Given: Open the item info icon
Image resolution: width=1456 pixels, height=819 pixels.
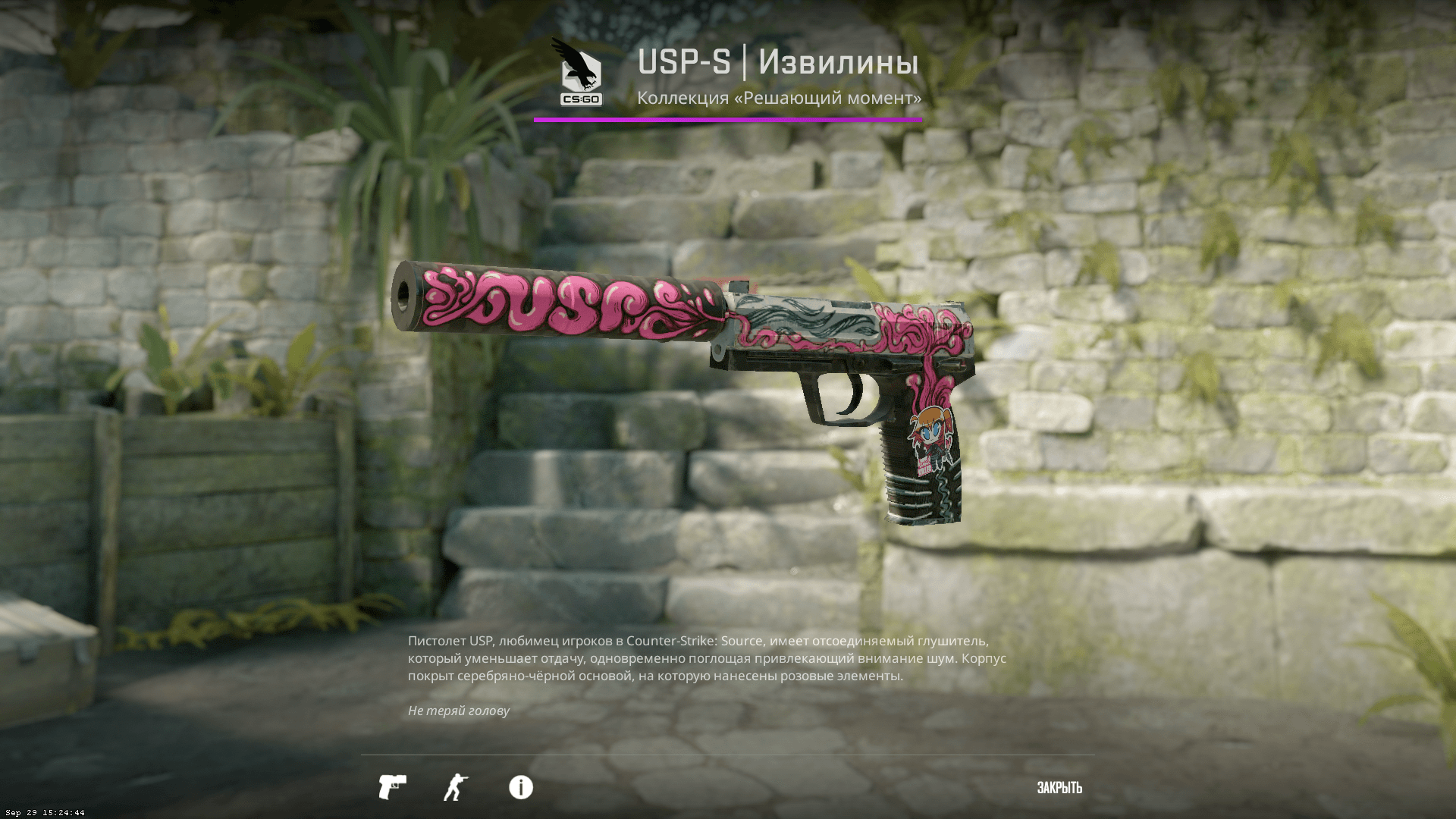Looking at the screenshot, I should click(x=520, y=787).
